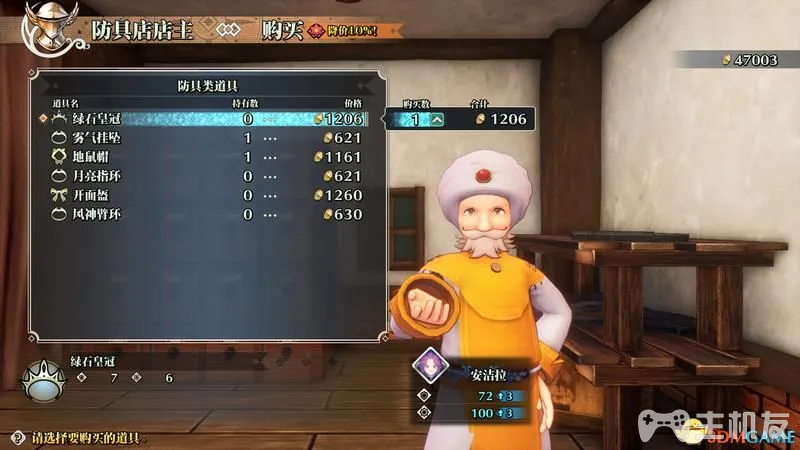Viewport: 800px width, 450px height.
Task: Choose the 开面盔 item row
Action: [200, 195]
